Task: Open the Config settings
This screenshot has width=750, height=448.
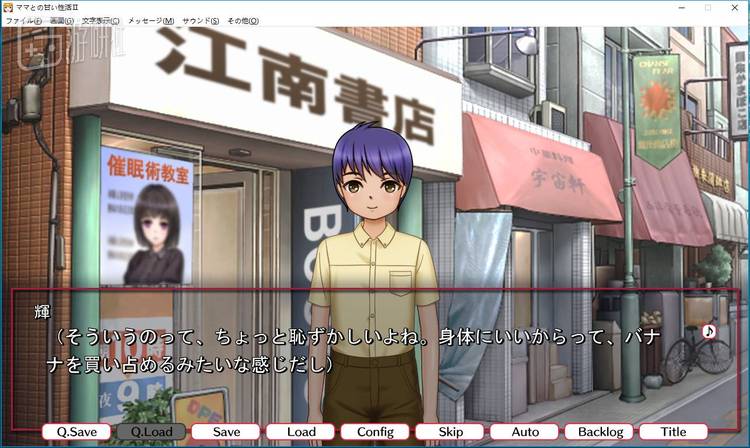Action: pyautogui.click(x=375, y=432)
